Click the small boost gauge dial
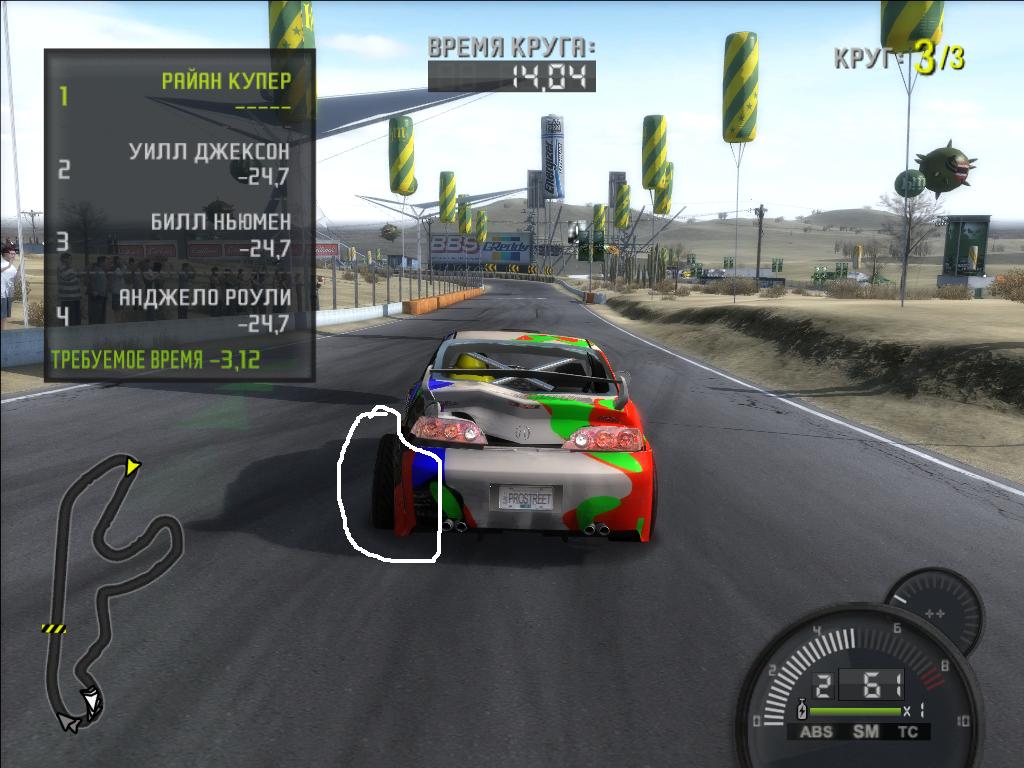1024x768 pixels. (935, 613)
